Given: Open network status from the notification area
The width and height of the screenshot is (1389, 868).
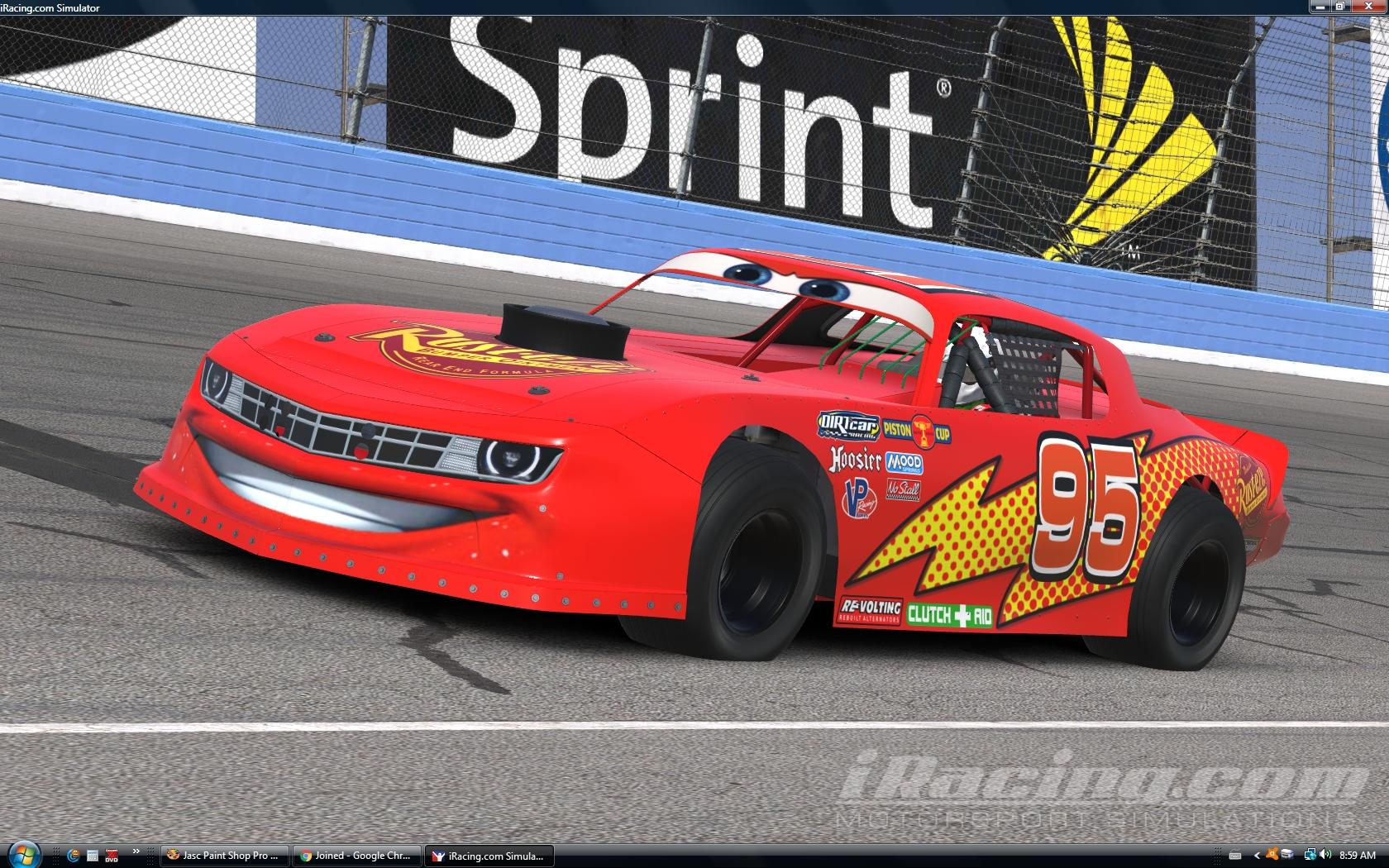Looking at the screenshot, I should (1310, 855).
